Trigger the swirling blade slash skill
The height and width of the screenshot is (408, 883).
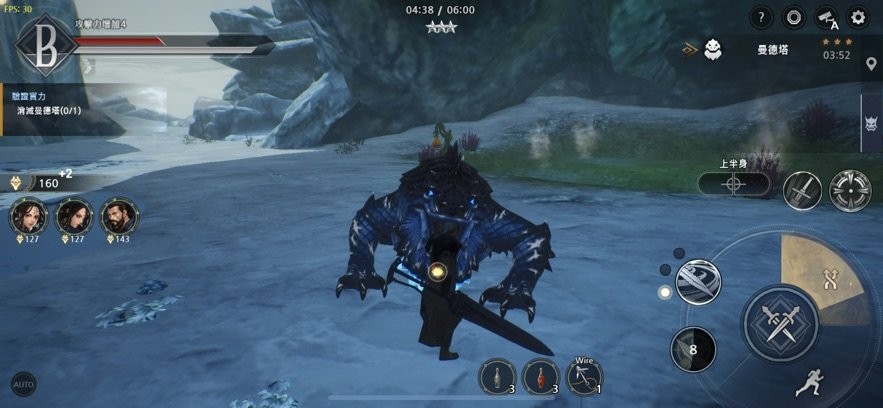coord(697,282)
